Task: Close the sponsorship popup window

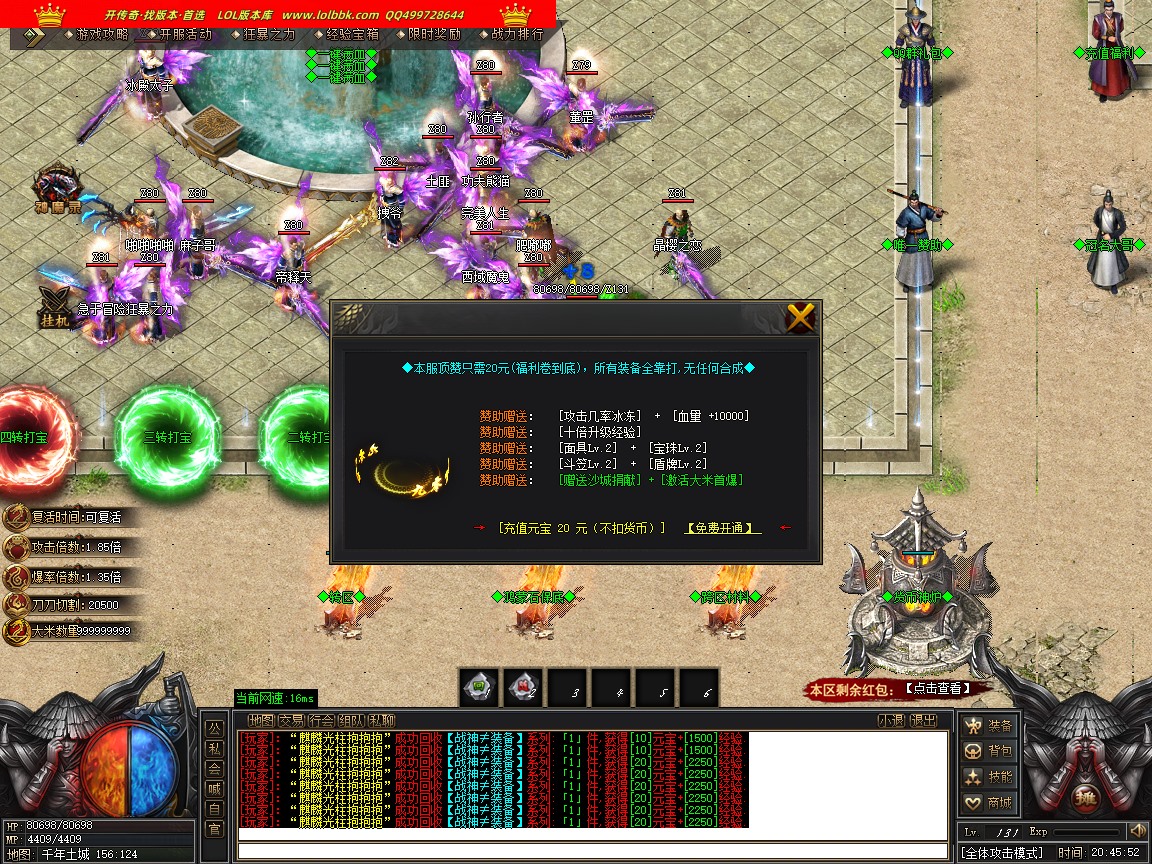Action: [x=800, y=318]
